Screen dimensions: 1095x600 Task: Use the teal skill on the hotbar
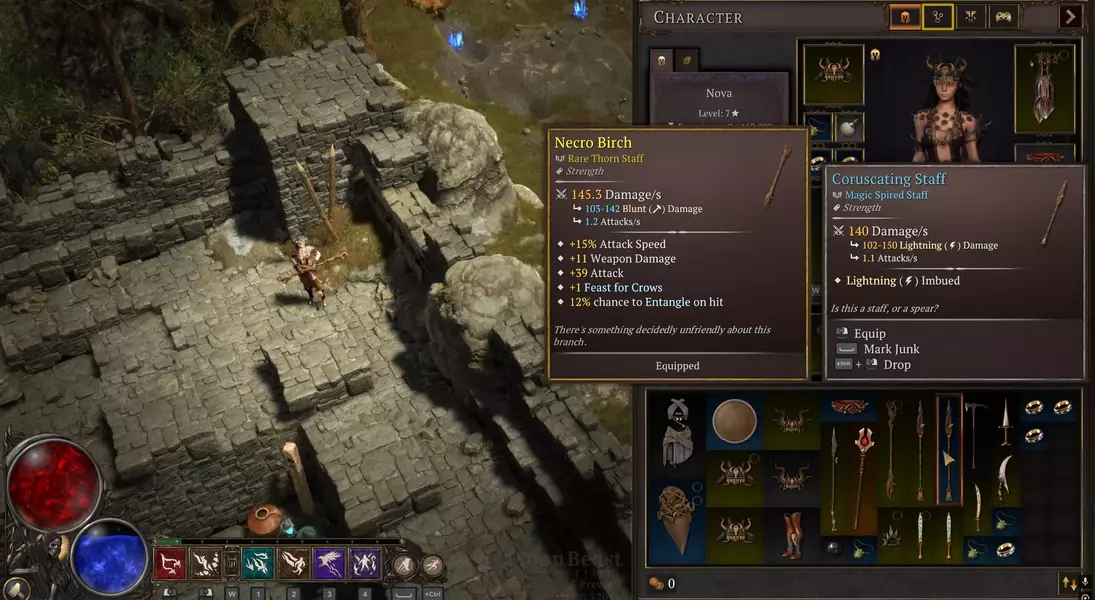[257, 564]
